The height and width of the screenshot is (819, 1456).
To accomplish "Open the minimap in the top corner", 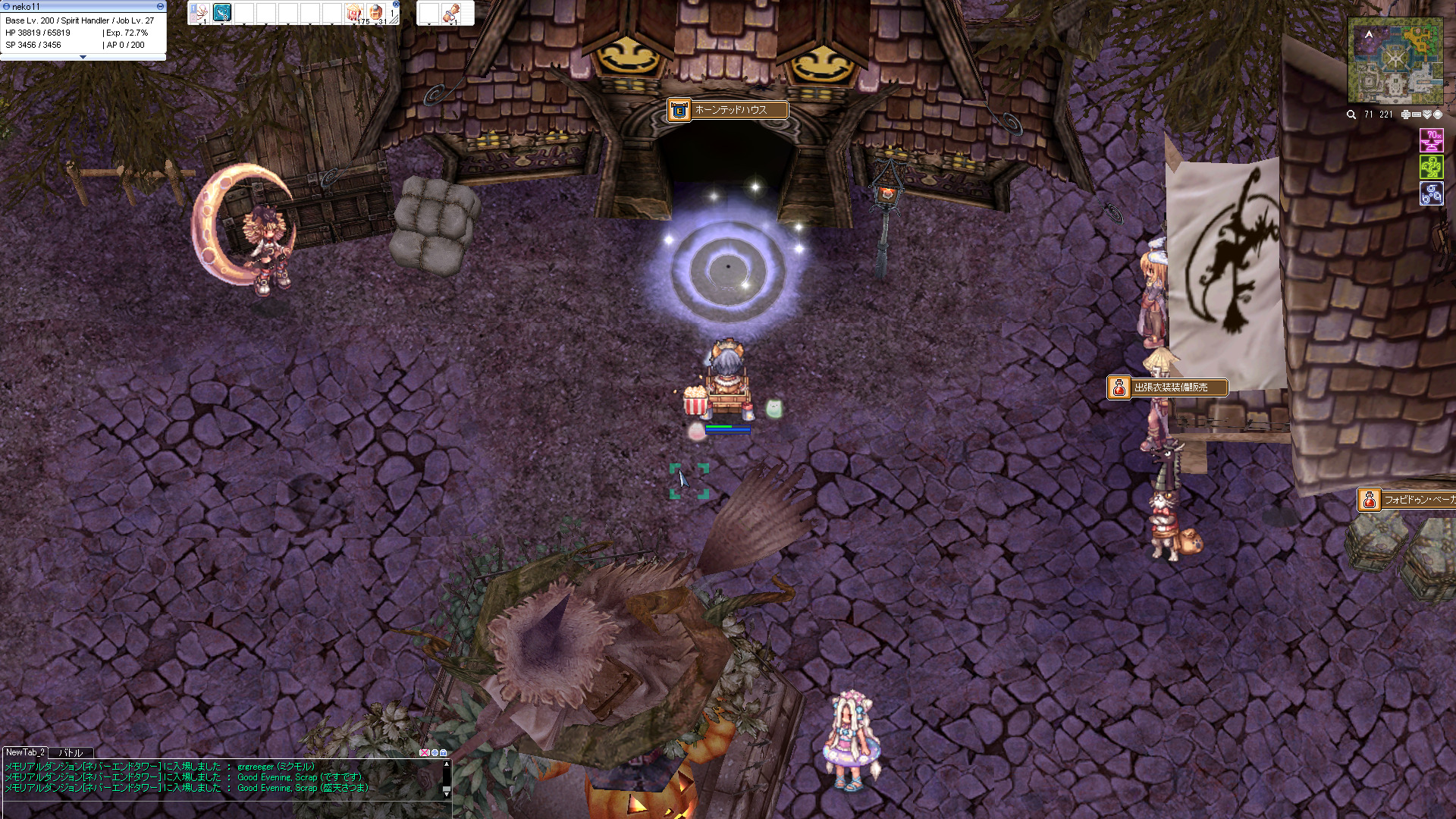I will point(1395,61).
